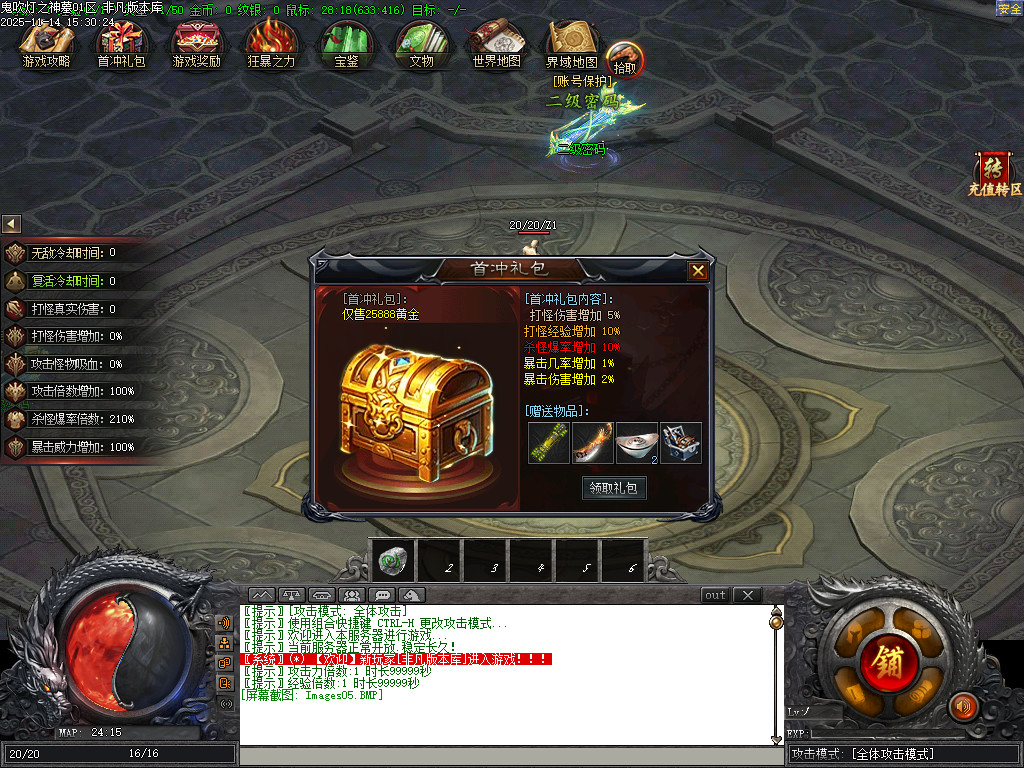Viewport: 1024px width, 768px height.
Task: Open the 宝鉴 menu
Action: 346,44
